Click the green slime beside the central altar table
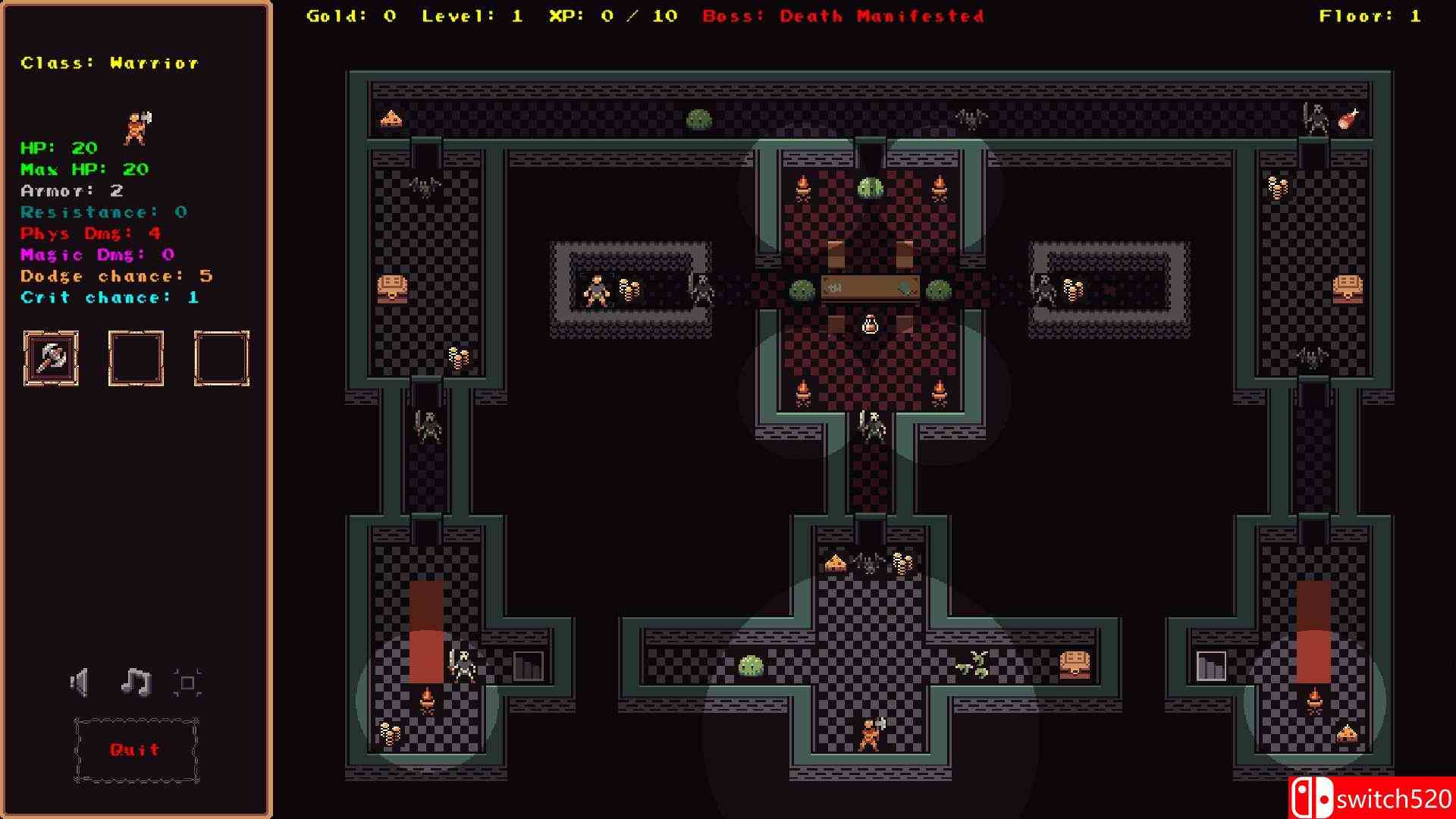The image size is (1456, 819). coord(801,288)
